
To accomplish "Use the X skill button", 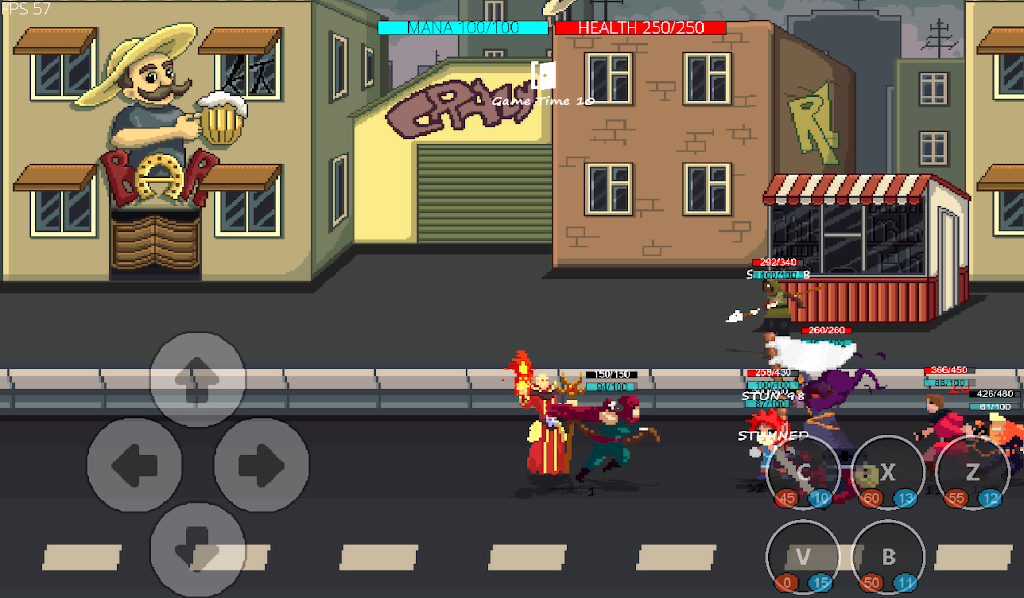I will 888,472.
